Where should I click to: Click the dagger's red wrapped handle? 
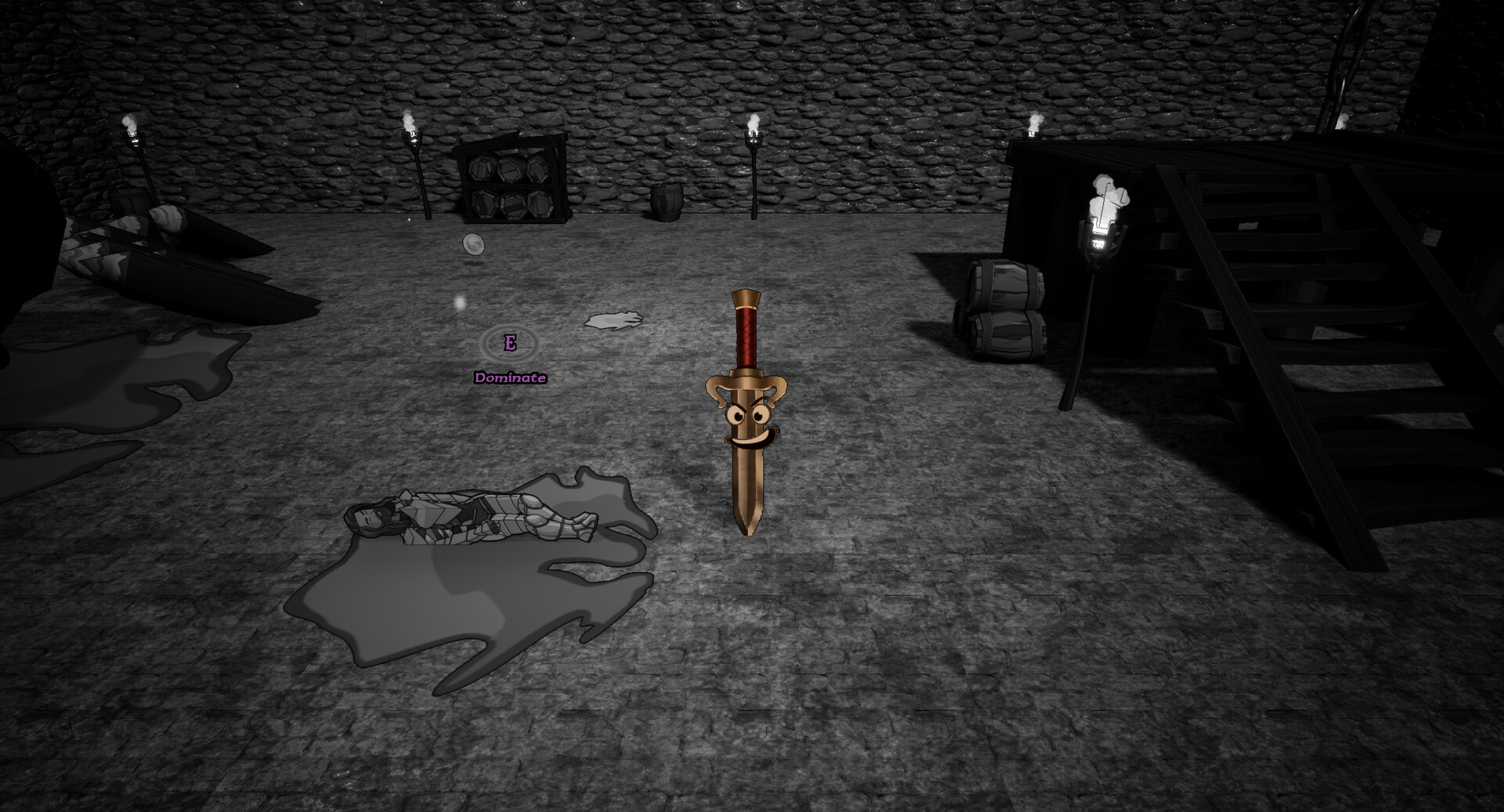[748, 337]
